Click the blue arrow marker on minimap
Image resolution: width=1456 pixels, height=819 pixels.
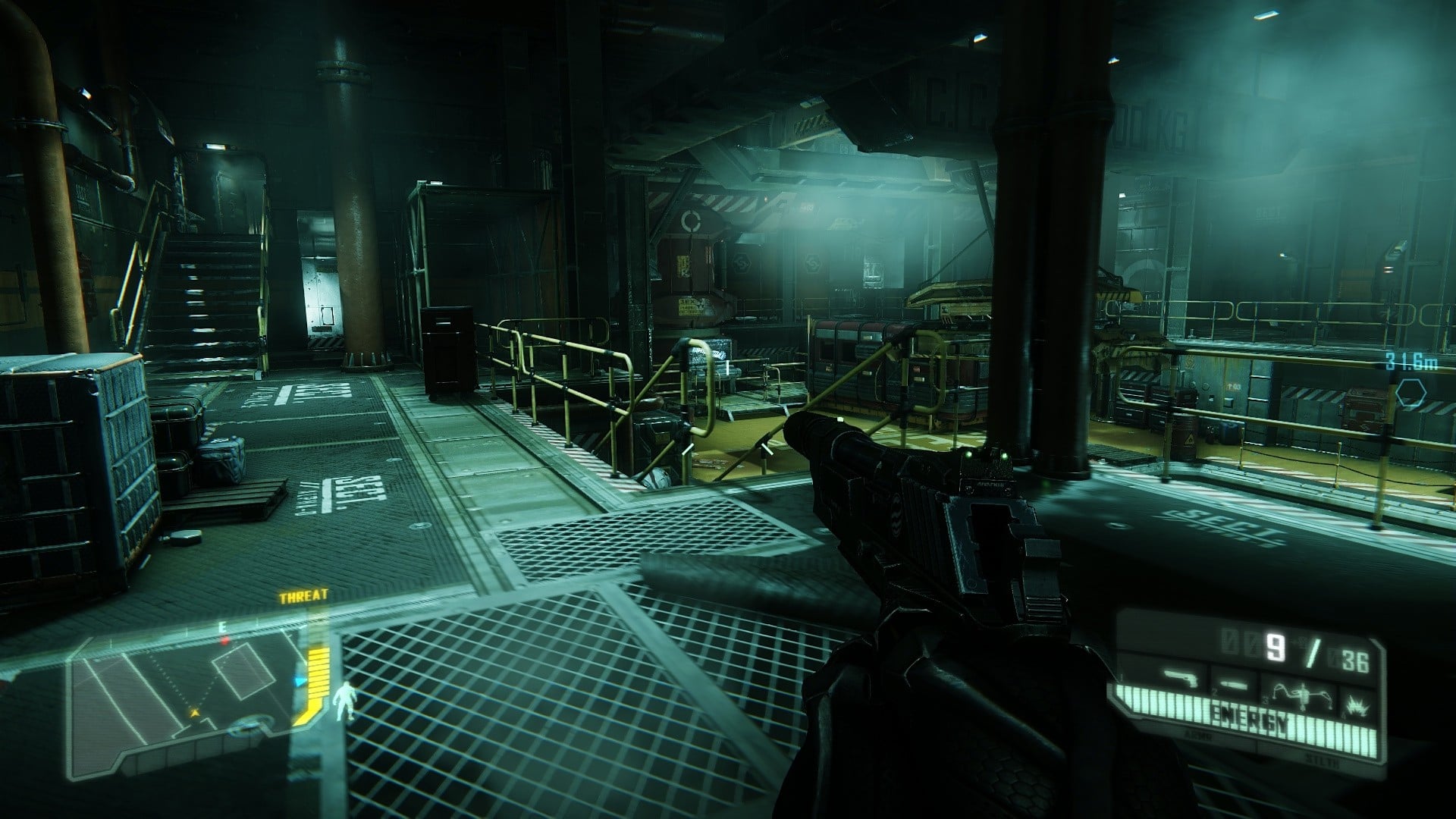pos(300,682)
